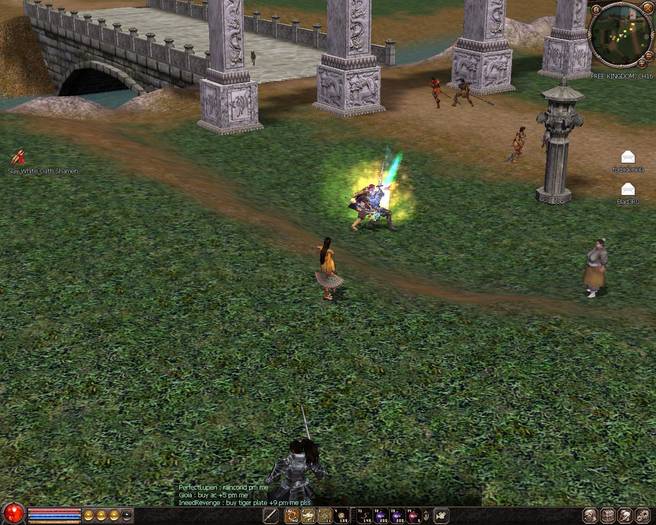Screen dimensions: 656x525
Task: Open the character window from the taskbar
Action: (x=590, y=516)
